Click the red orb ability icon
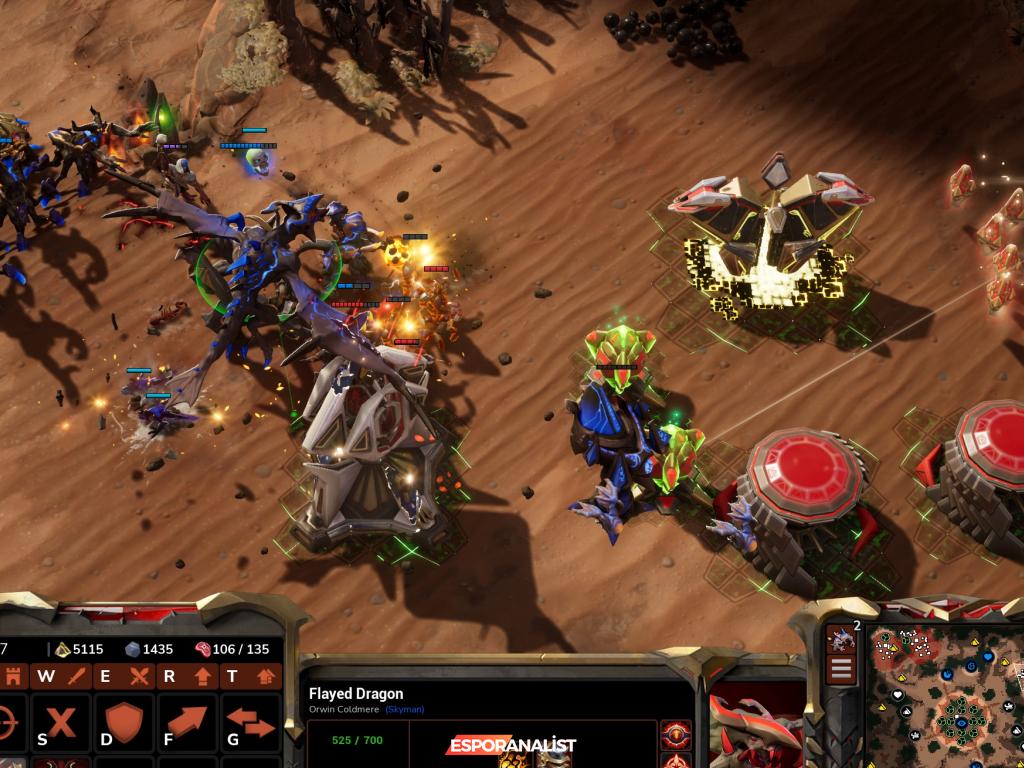The height and width of the screenshot is (768, 1024). click(x=675, y=736)
